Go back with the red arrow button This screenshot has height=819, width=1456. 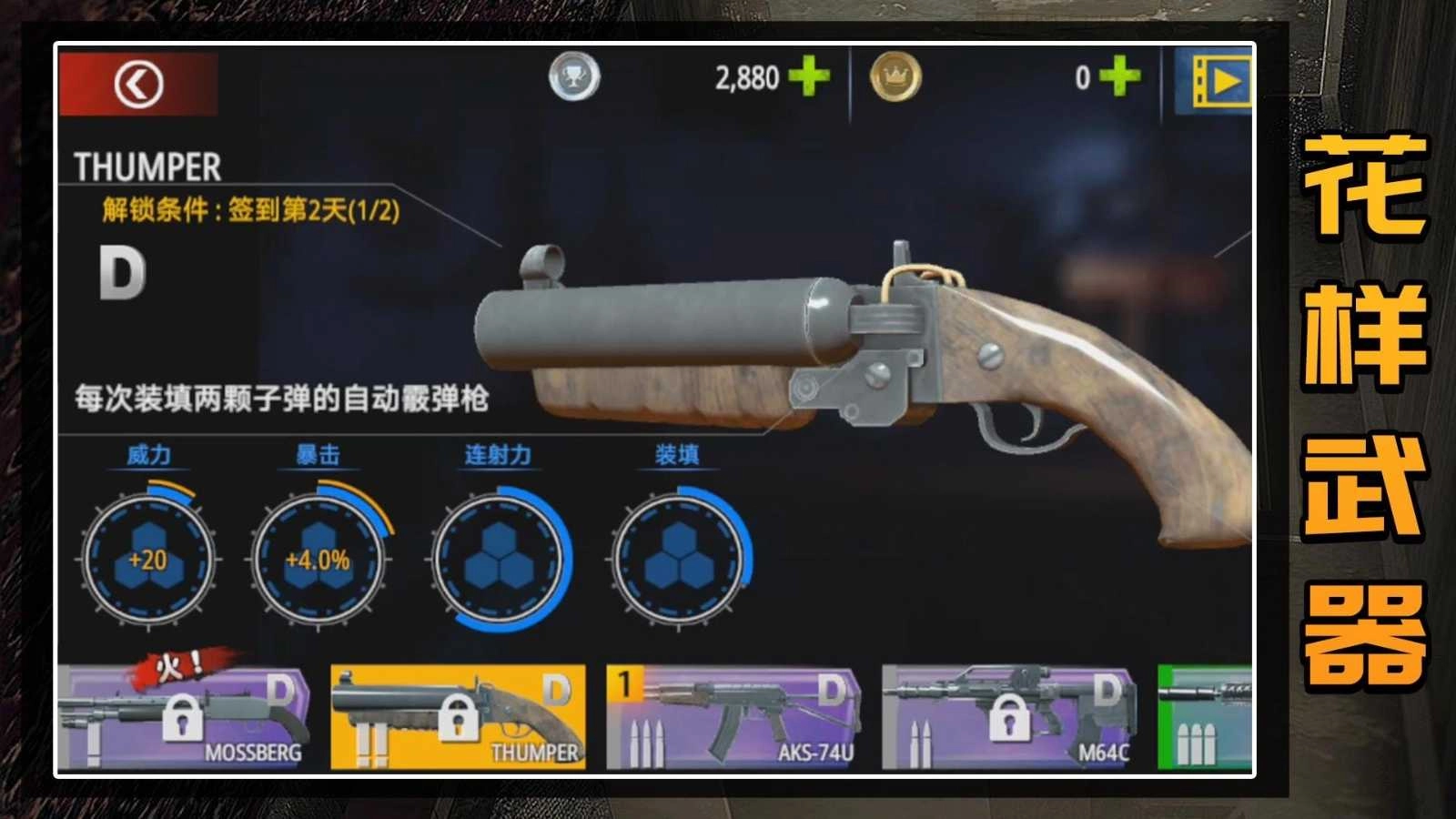pos(138,84)
